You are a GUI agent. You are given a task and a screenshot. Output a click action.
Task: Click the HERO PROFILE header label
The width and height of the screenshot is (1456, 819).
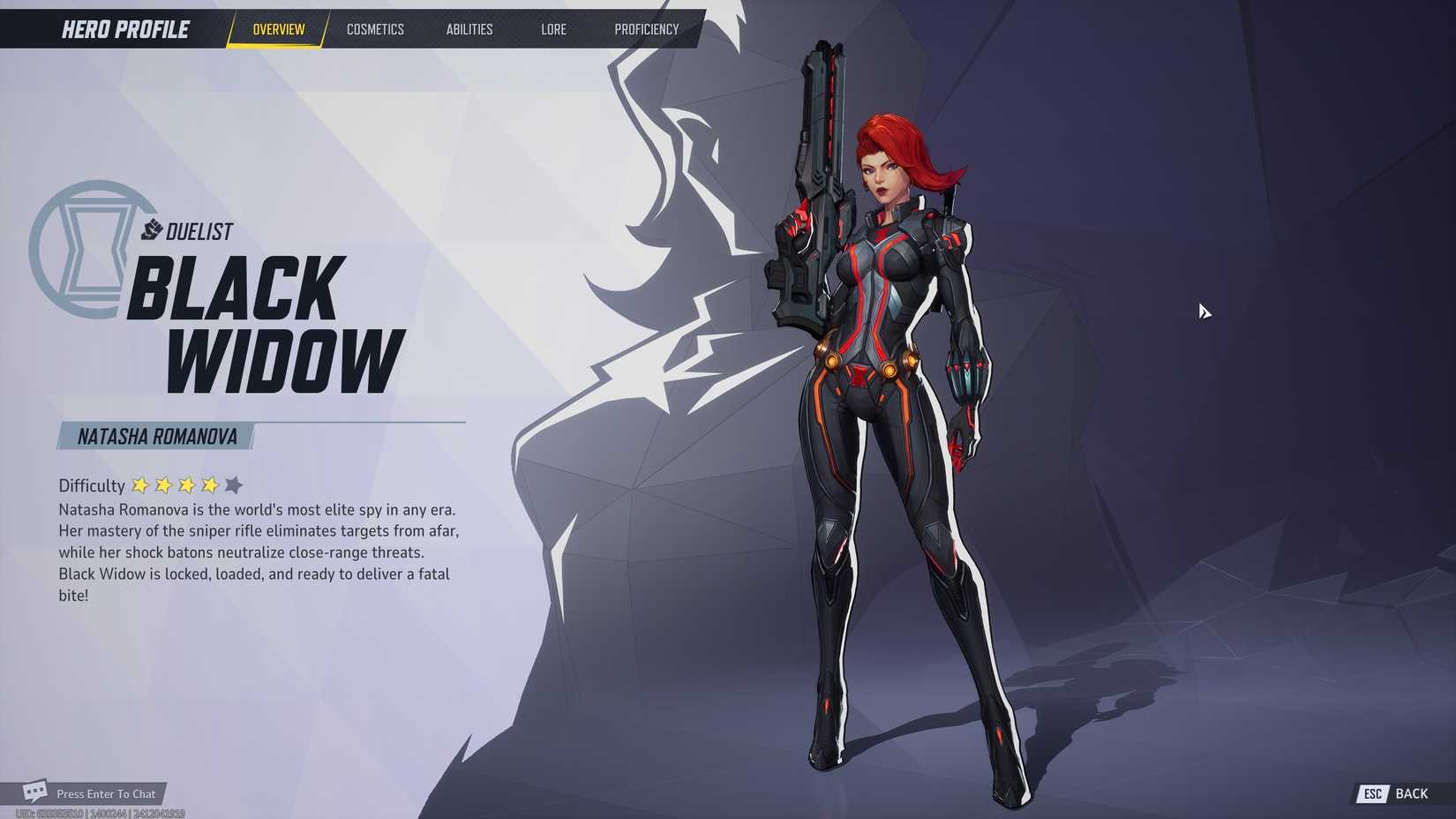(124, 28)
